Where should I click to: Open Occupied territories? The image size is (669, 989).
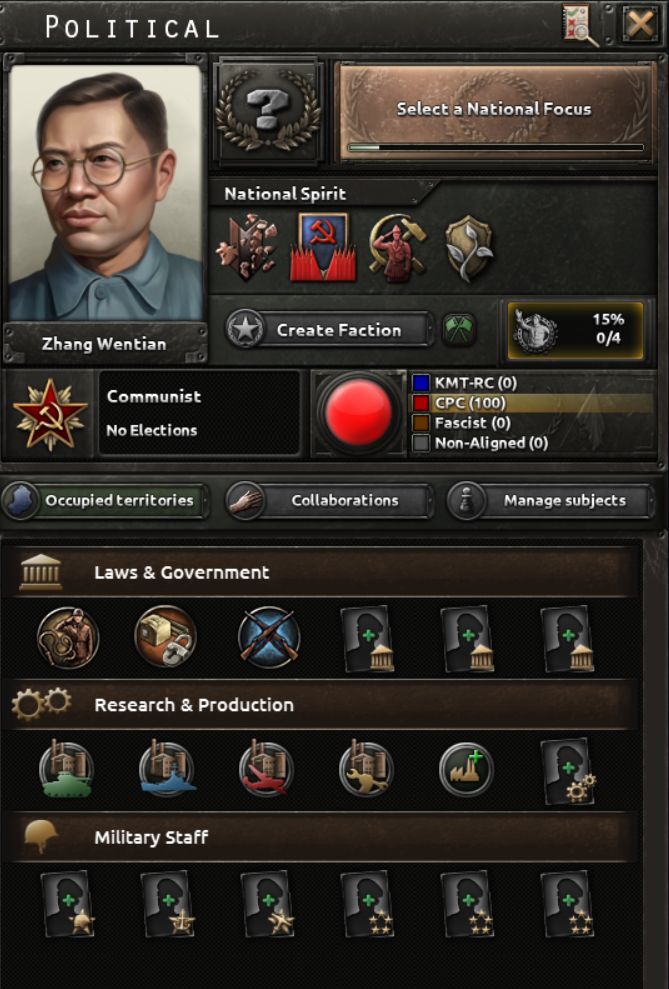[105, 501]
